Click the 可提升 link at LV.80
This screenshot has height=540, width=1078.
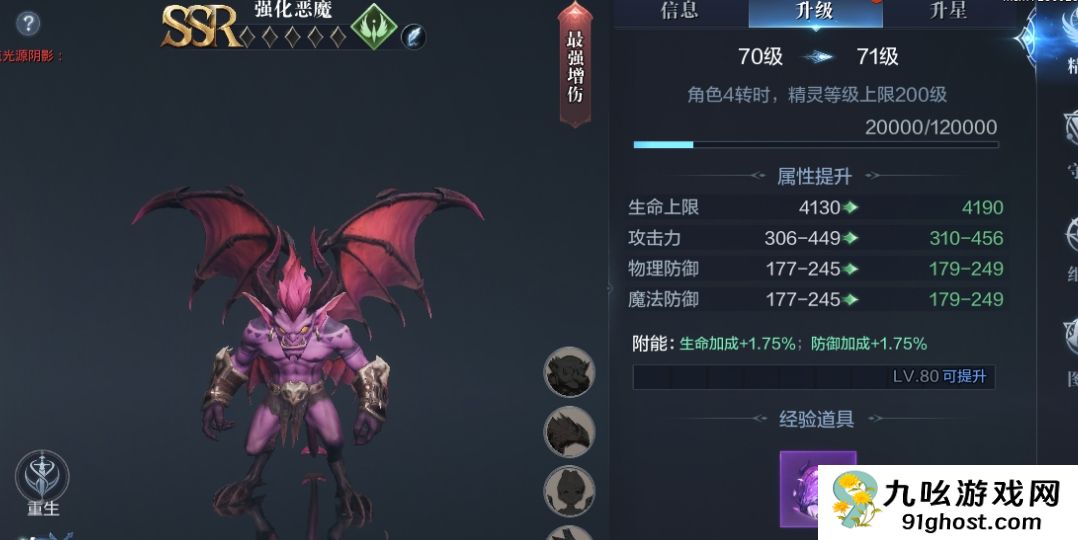coord(964,377)
